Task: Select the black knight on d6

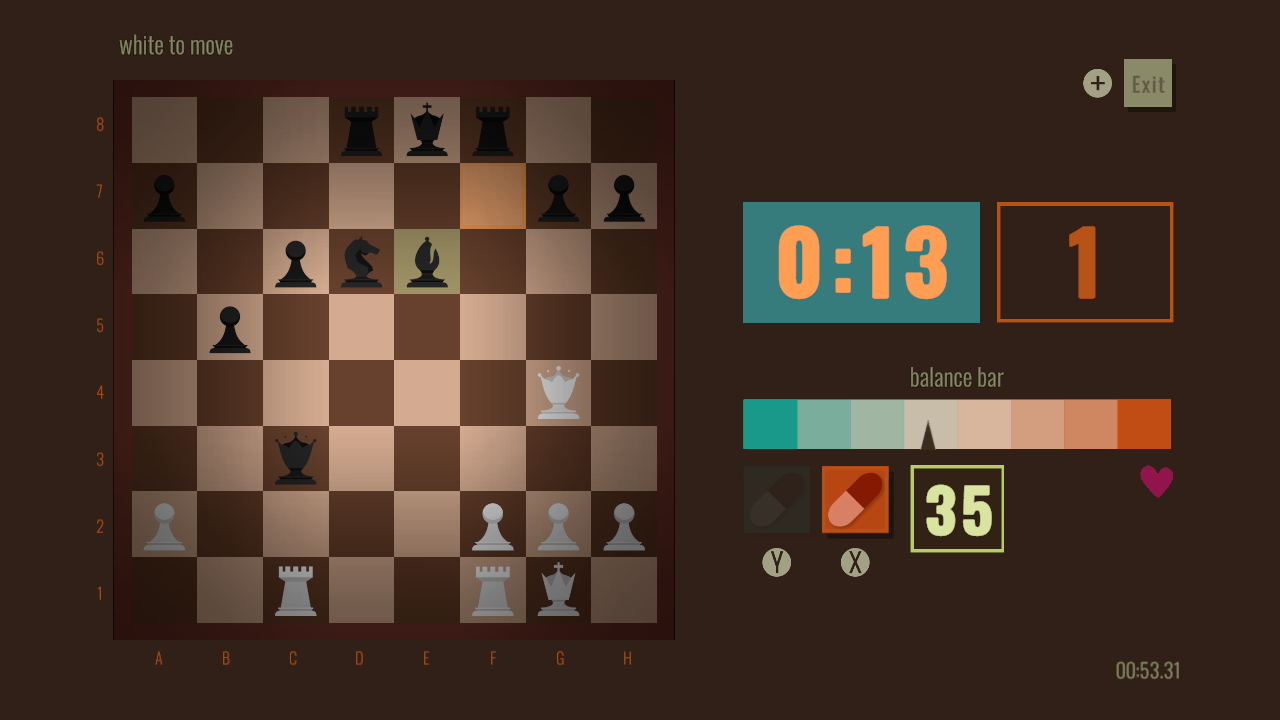Action: pyautogui.click(x=360, y=258)
